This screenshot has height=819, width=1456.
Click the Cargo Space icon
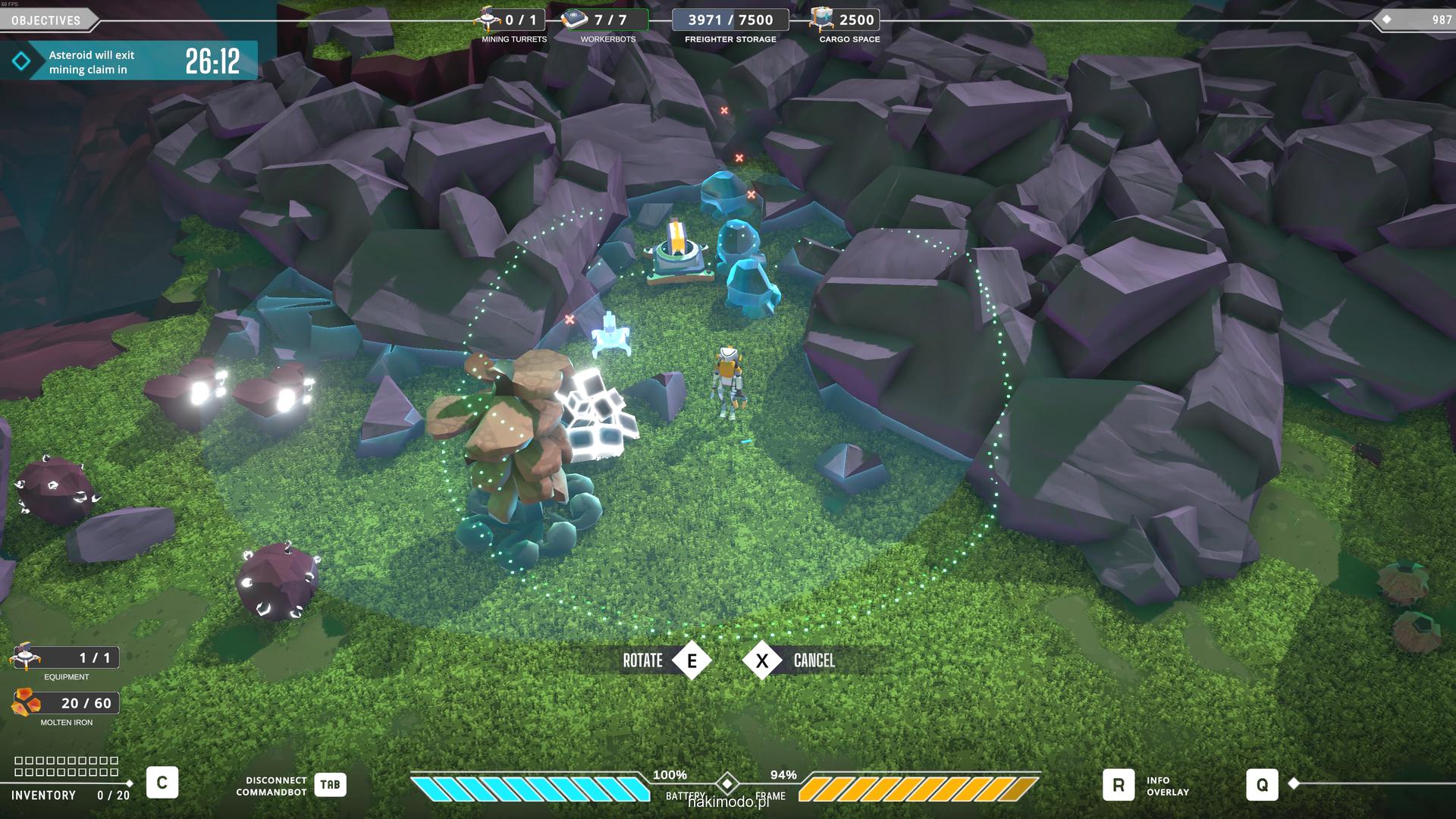coord(821,18)
